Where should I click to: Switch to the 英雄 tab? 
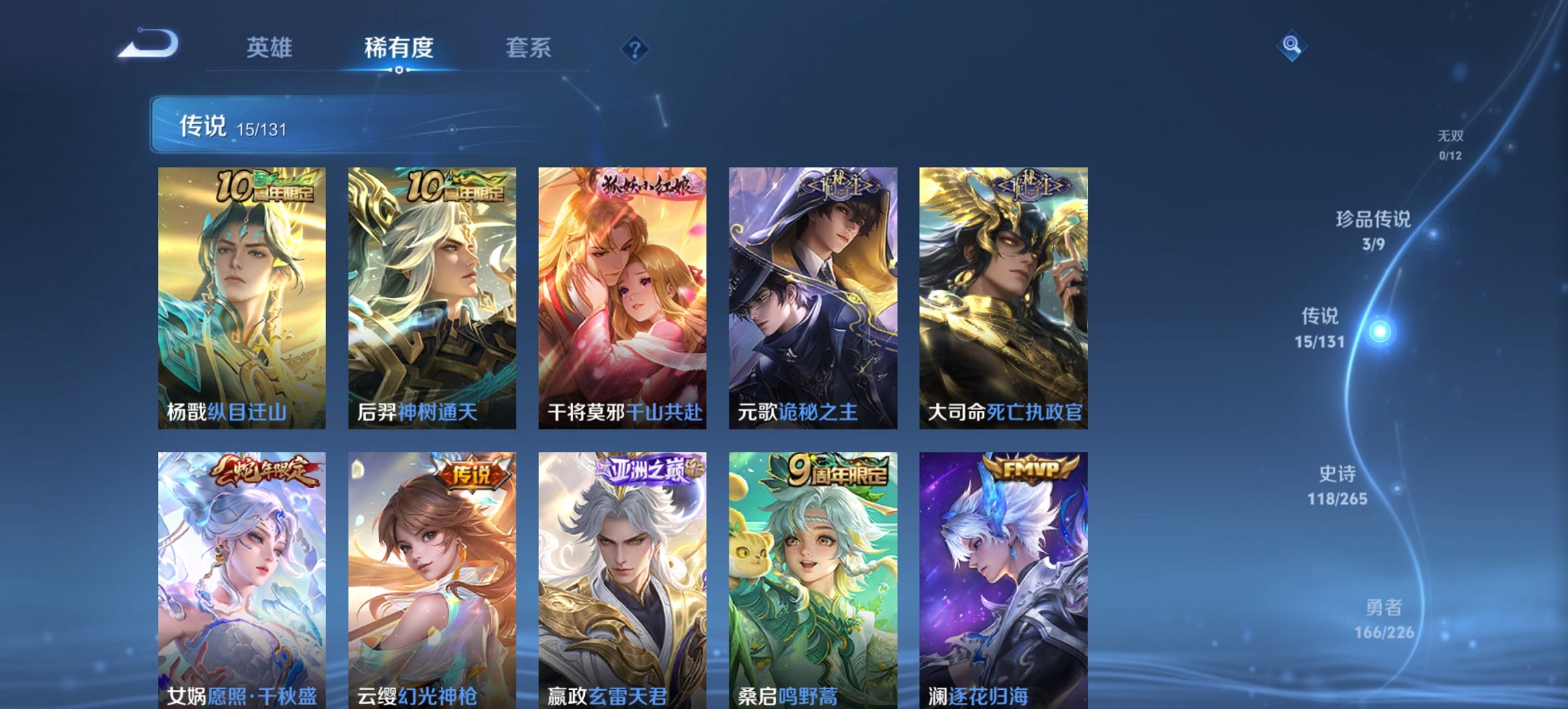[x=271, y=48]
